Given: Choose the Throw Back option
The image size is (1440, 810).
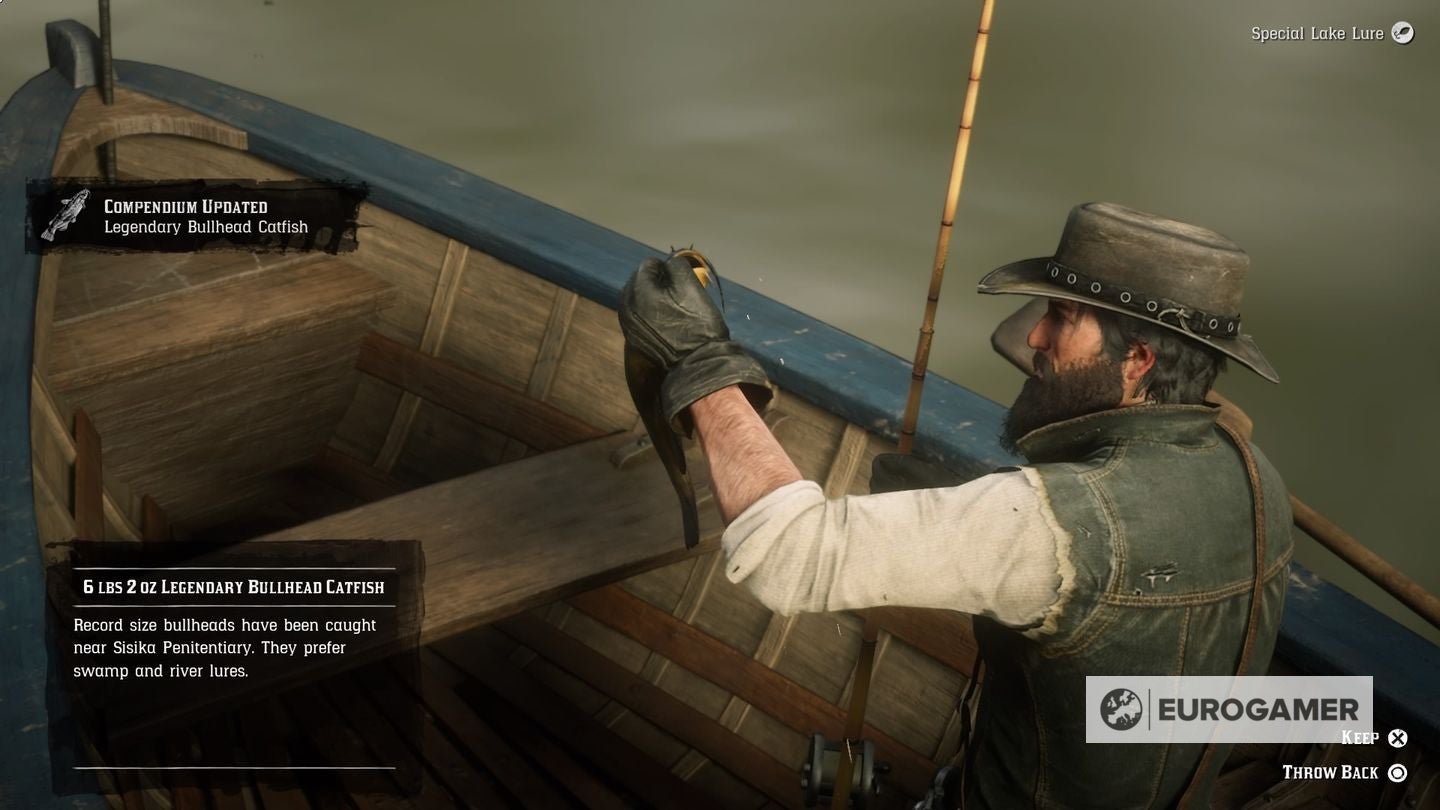Looking at the screenshot, I should pyautogui.click(x=1340, y=772).
